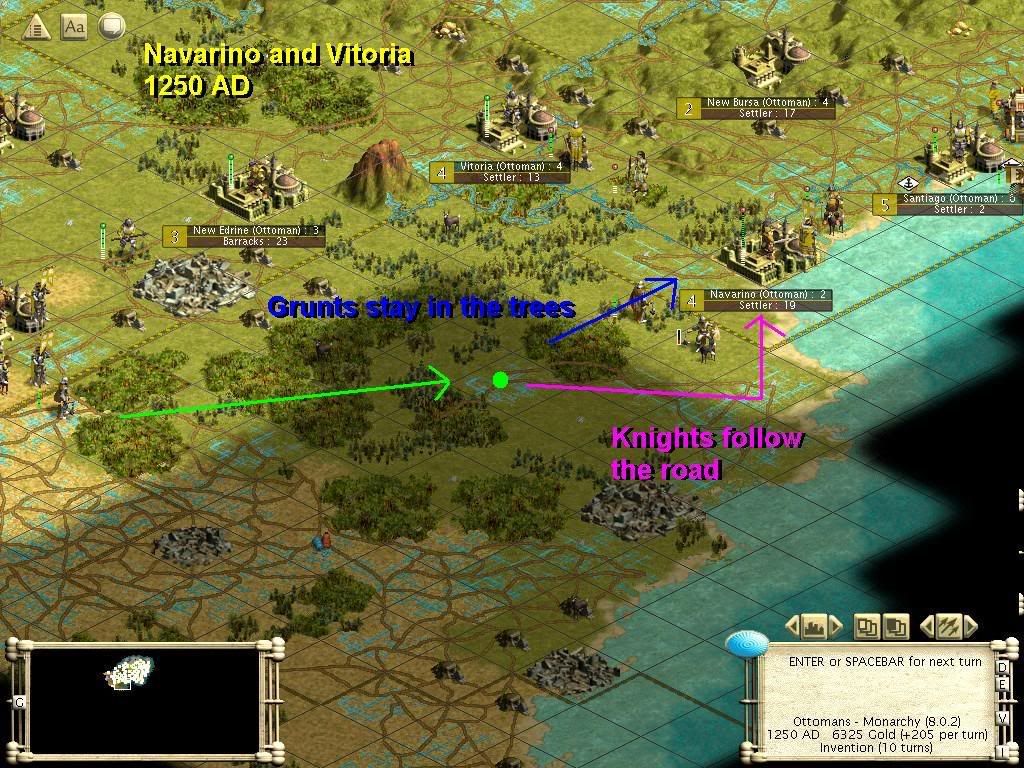Open the advisors speech bubble button
This screenshot has height=768, width=1024.
pyautogui.click(x=112, y=26)
